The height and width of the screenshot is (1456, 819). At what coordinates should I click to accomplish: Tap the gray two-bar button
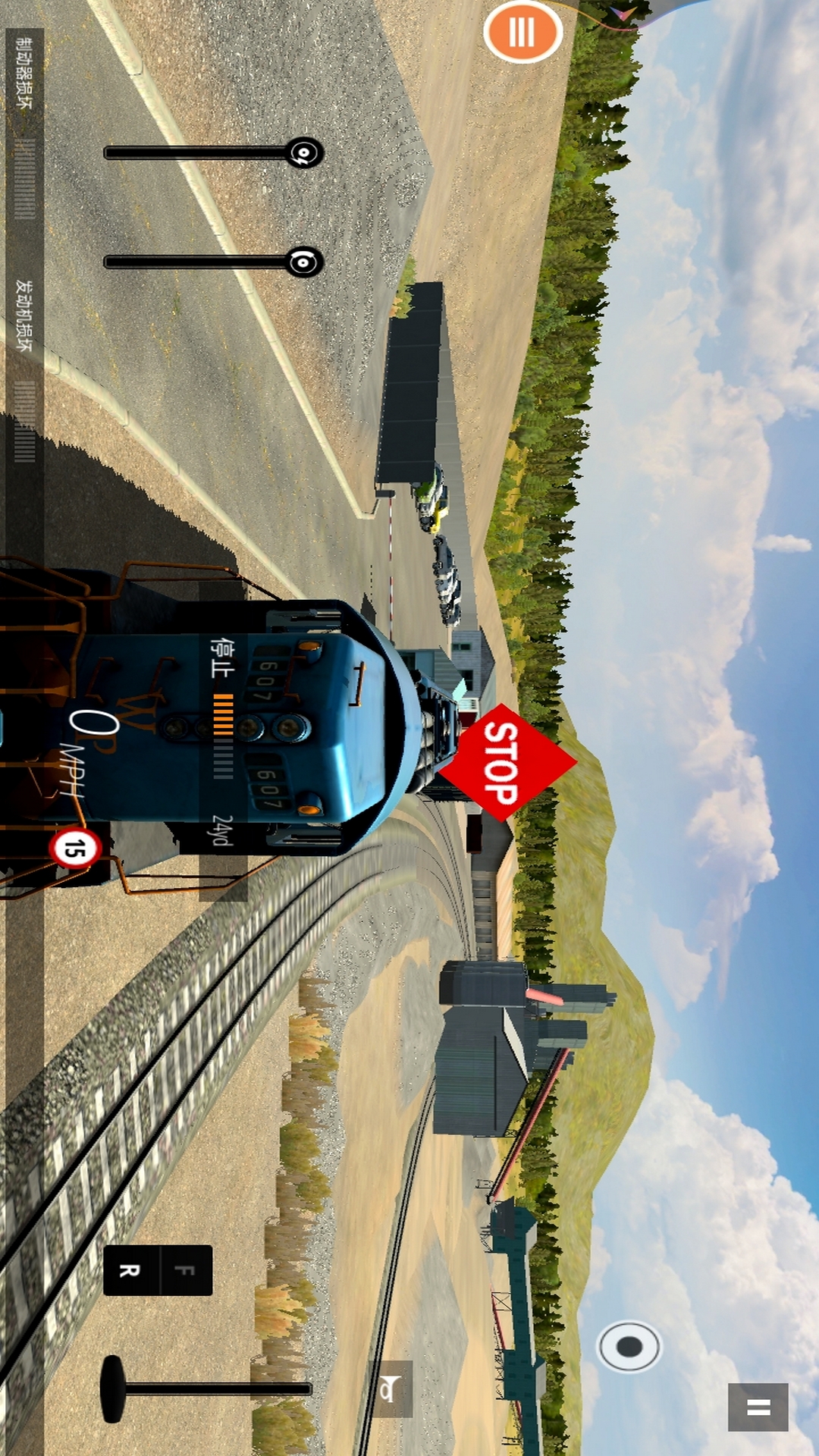coord(758,1407)
